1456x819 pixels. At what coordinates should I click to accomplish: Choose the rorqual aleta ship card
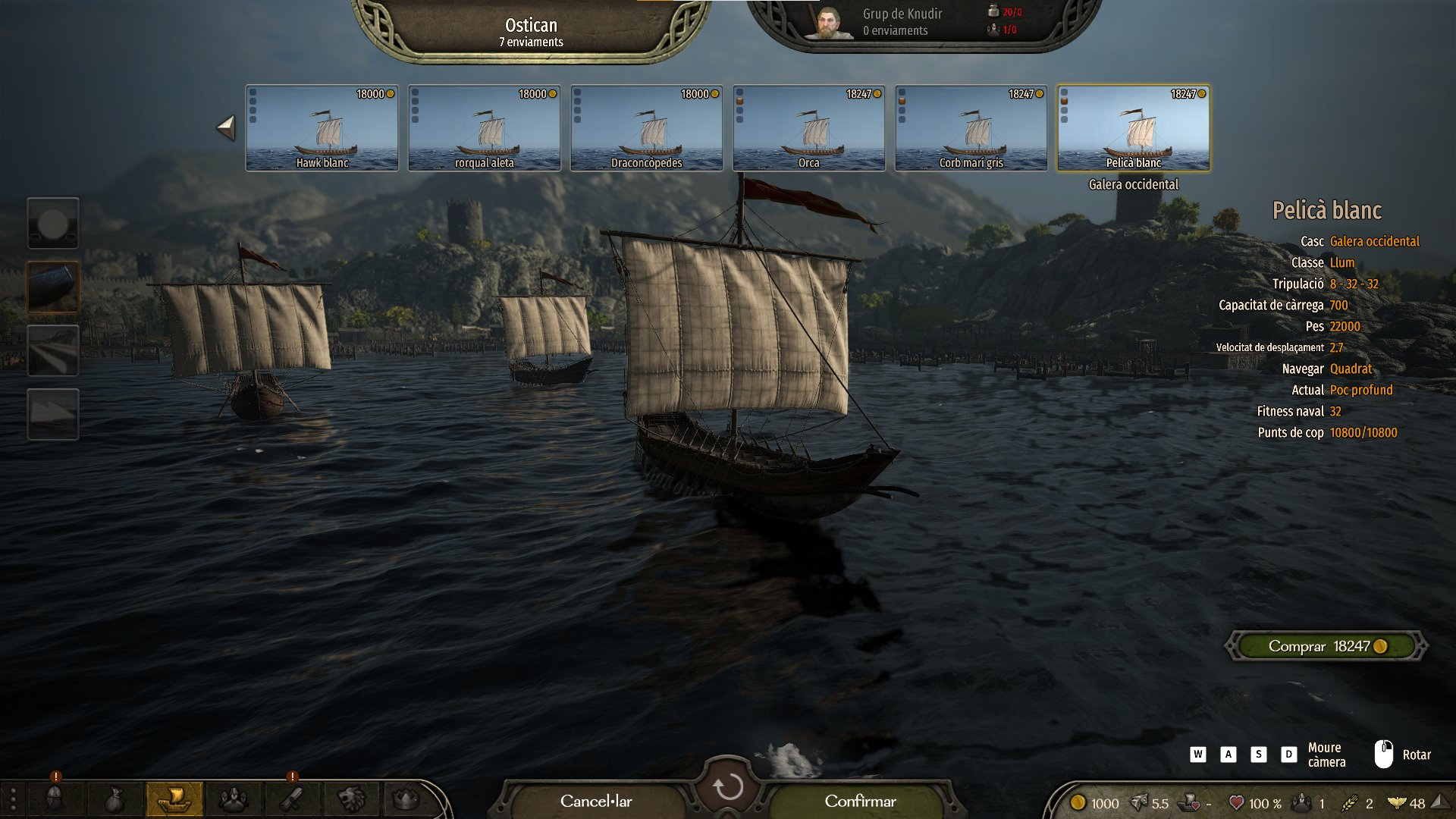pos(485,127)
